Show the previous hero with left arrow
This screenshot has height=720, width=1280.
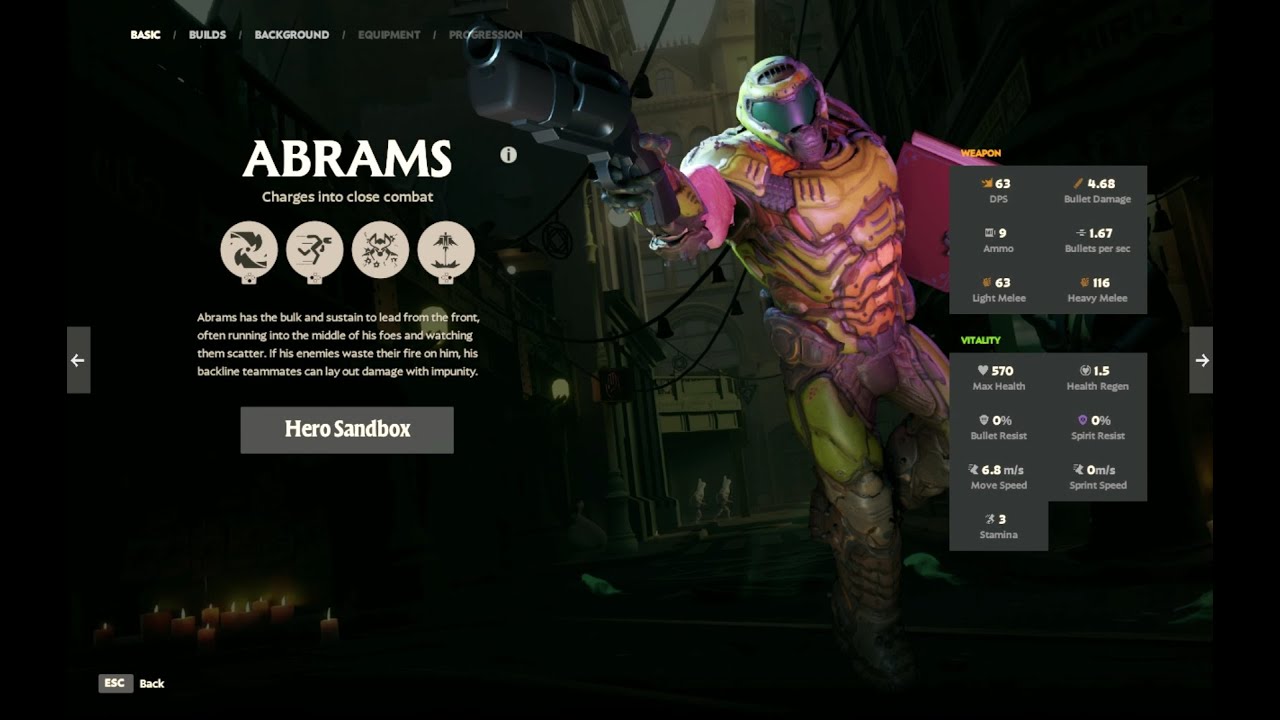tap(78, 360)
